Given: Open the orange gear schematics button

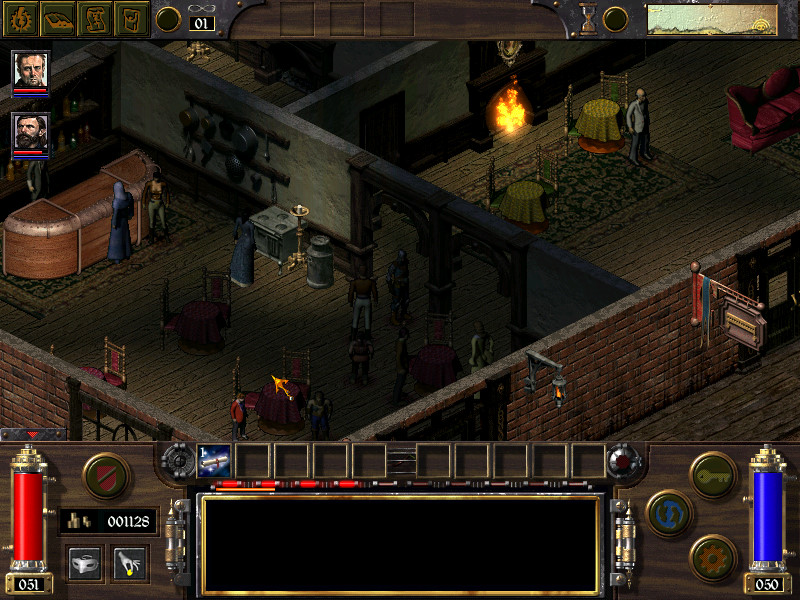Looking at the screenshot, I should click(x=713, y=557).
